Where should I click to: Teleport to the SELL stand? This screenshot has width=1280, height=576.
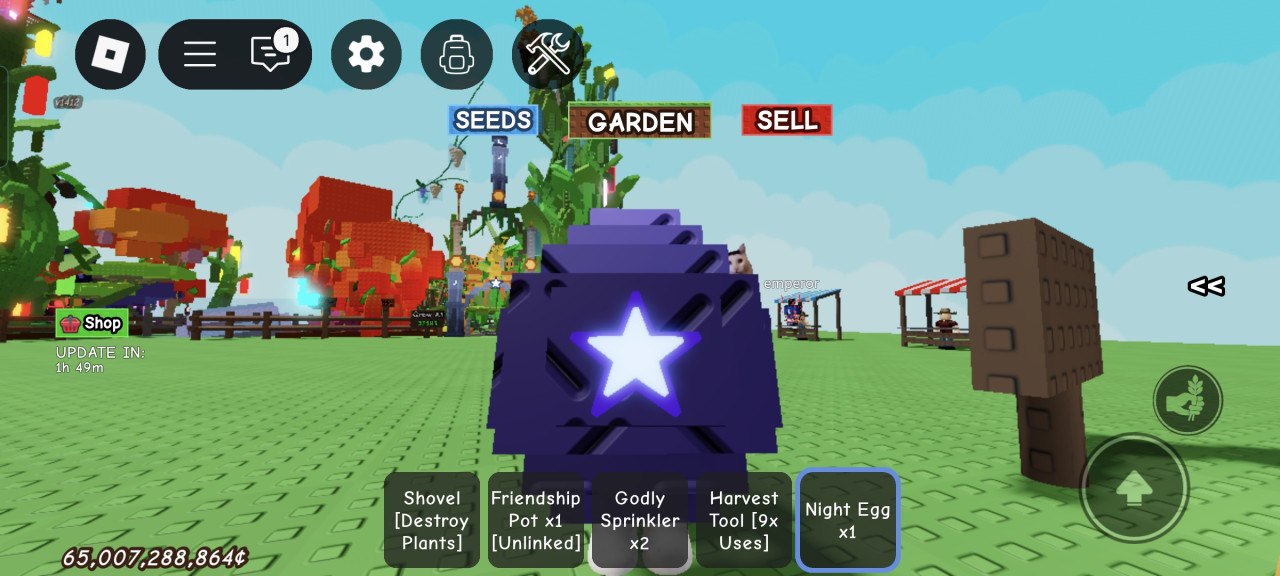787,121
